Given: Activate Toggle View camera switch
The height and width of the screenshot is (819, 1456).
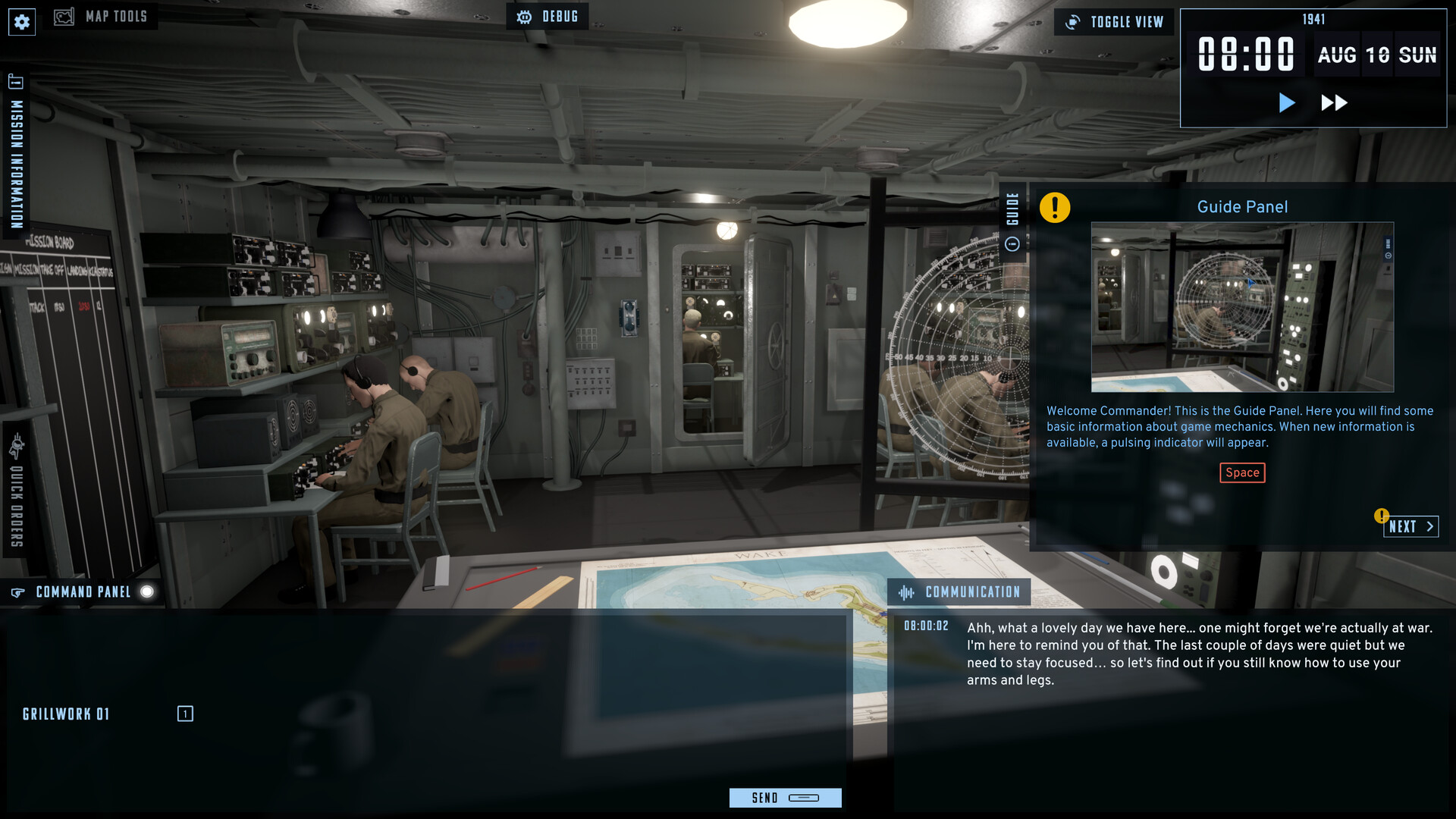Looking at the screenshot, I should point(1113,22).
